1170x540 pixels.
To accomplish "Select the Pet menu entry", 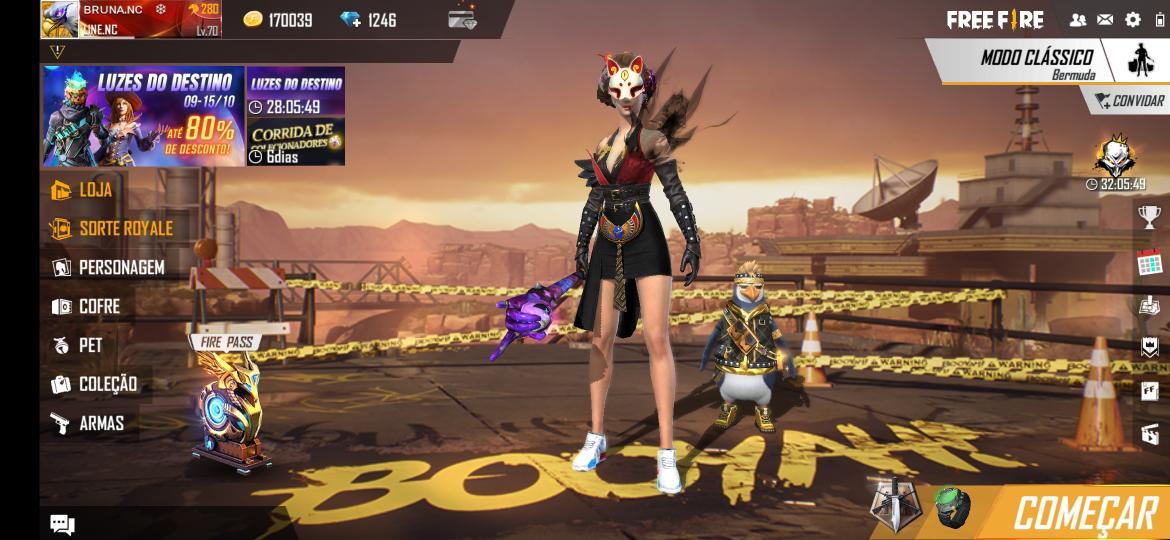I will coord(90,345).
